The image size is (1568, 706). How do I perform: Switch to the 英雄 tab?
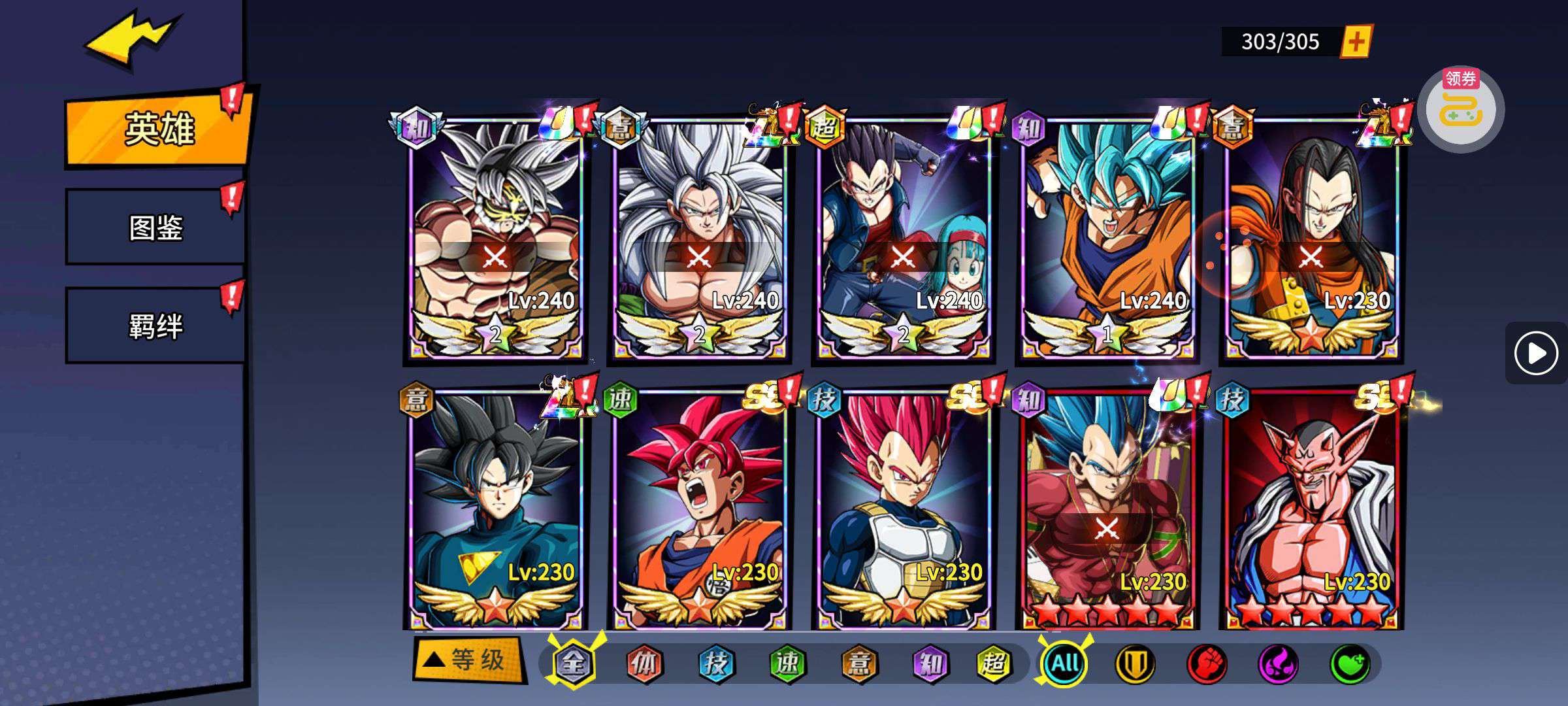point(159,129)
